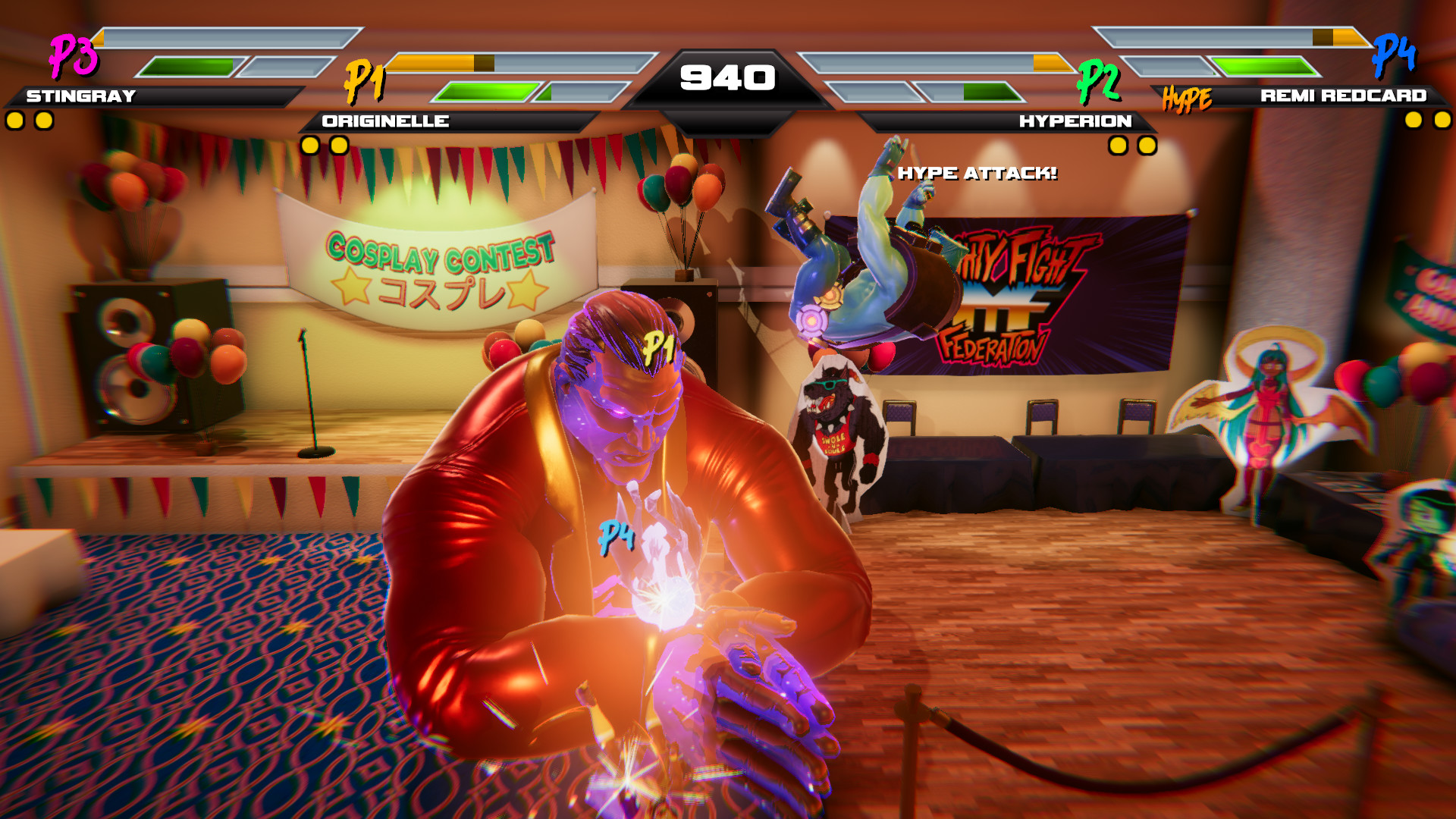Click the floating P4 tag on the fighter's chest

point(616,536)
